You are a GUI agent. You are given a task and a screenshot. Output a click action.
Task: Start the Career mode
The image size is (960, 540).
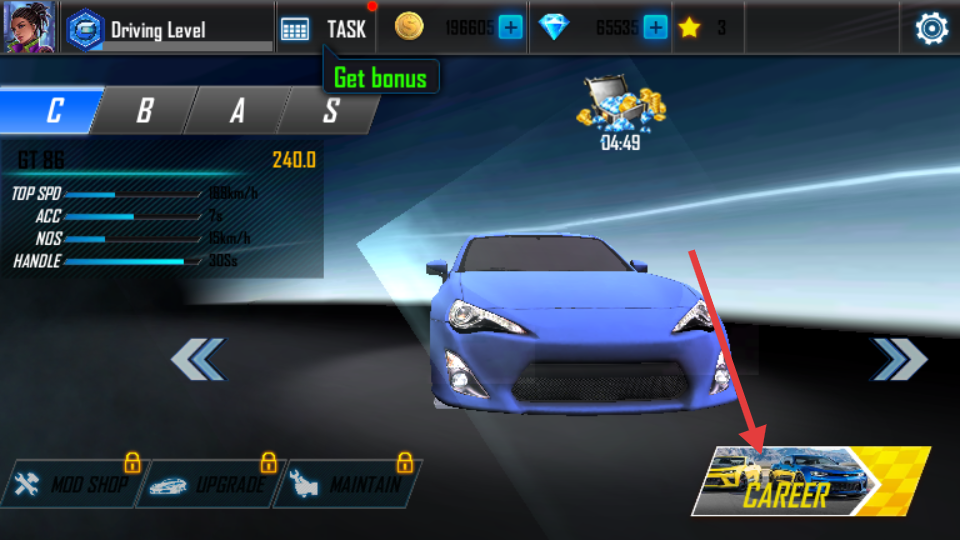point(810,482)
